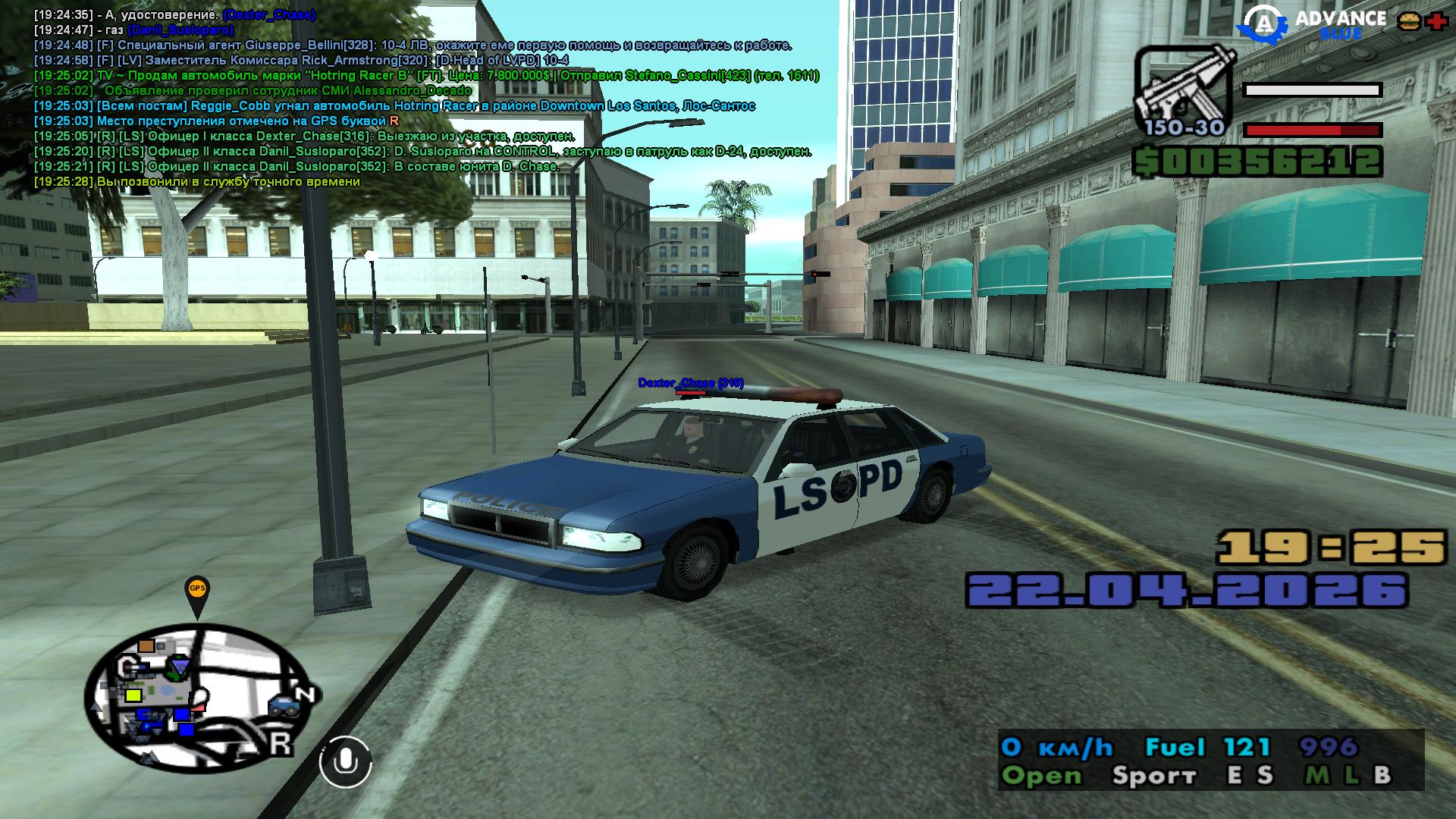Select the R crime marker on minimap
The height and width of the screenshot is (819, 1456).
[x=280, y=744]
